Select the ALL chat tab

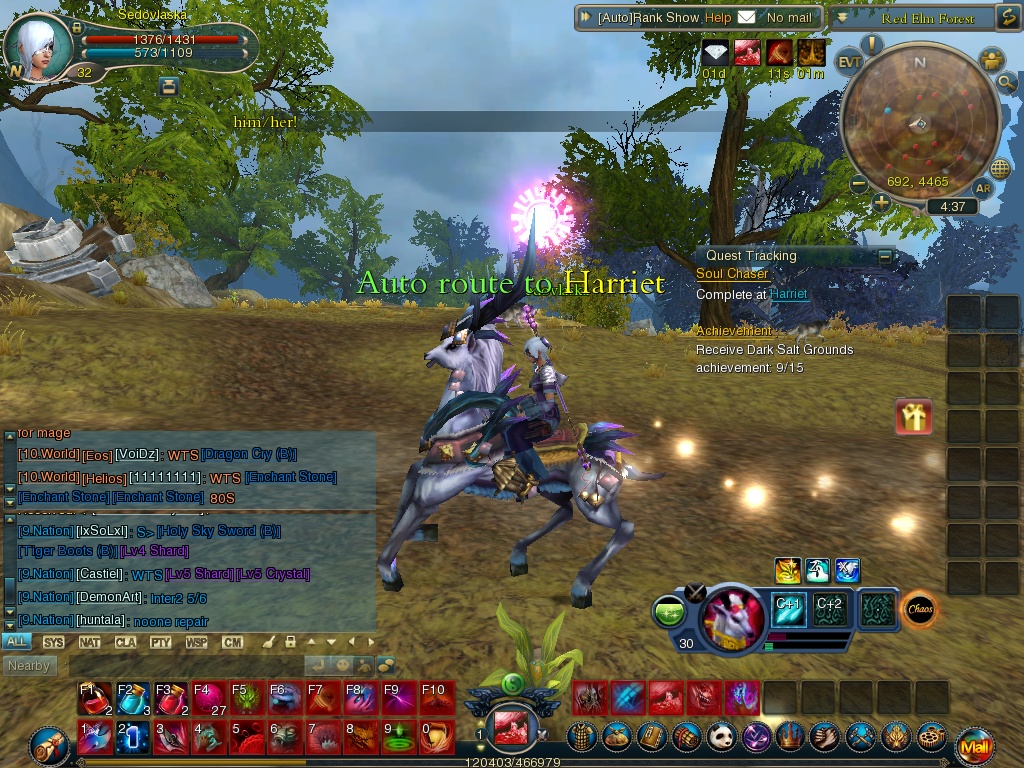[x=16, y=642]
